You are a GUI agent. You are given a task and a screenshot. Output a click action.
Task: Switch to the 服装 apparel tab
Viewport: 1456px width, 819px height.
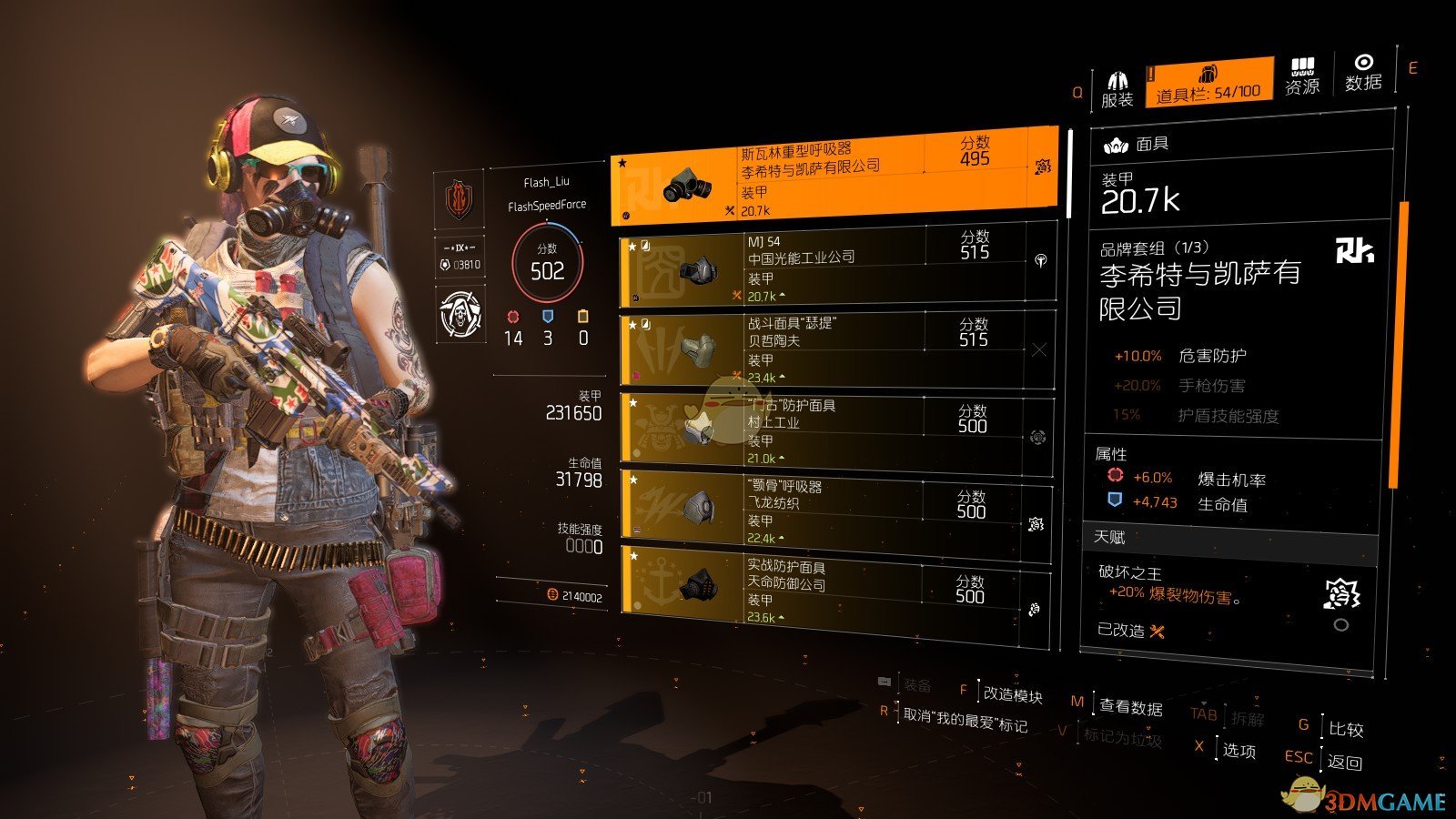[x=1117, y=88]
